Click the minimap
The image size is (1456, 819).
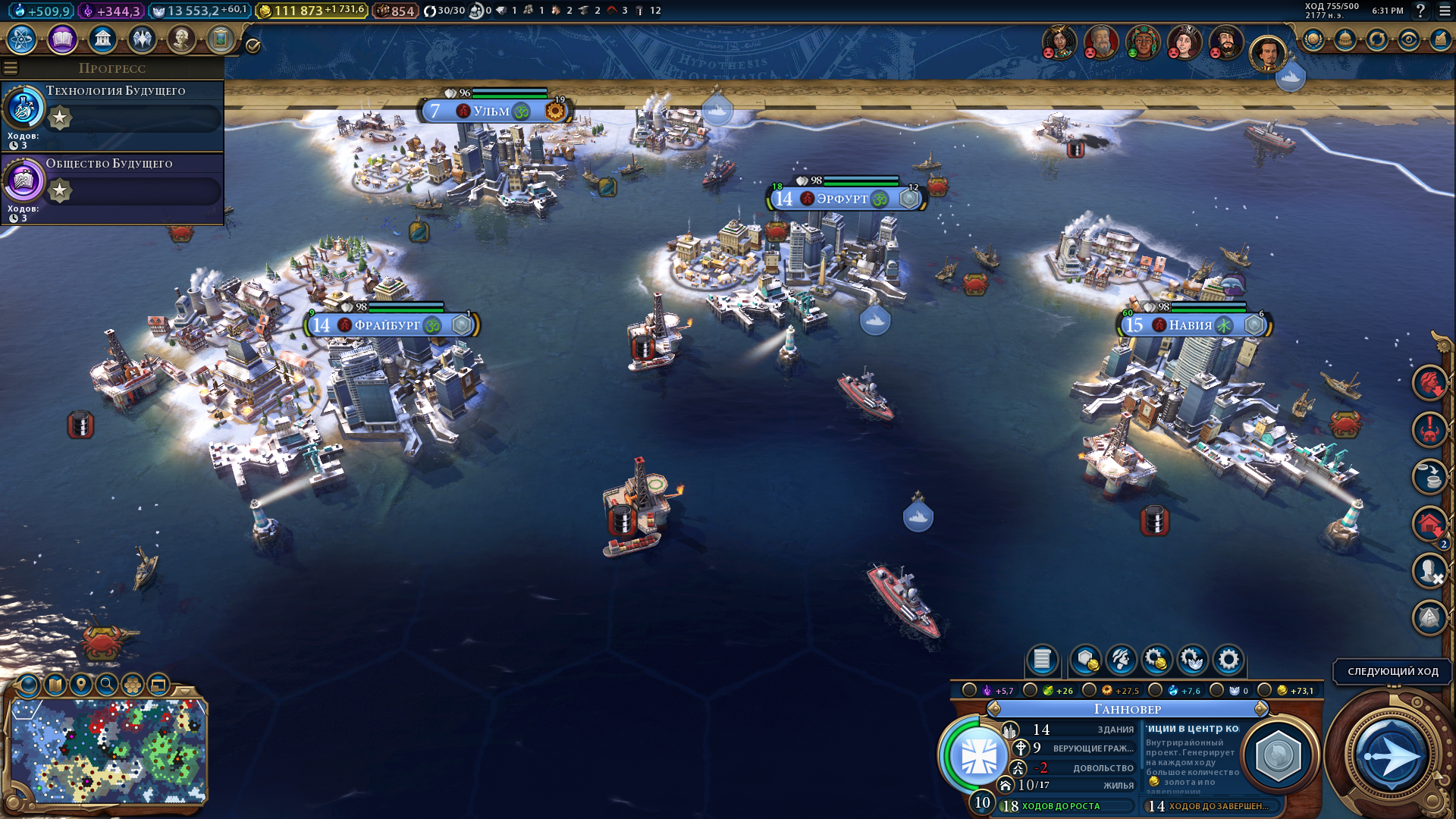click(x=108, y=751)
